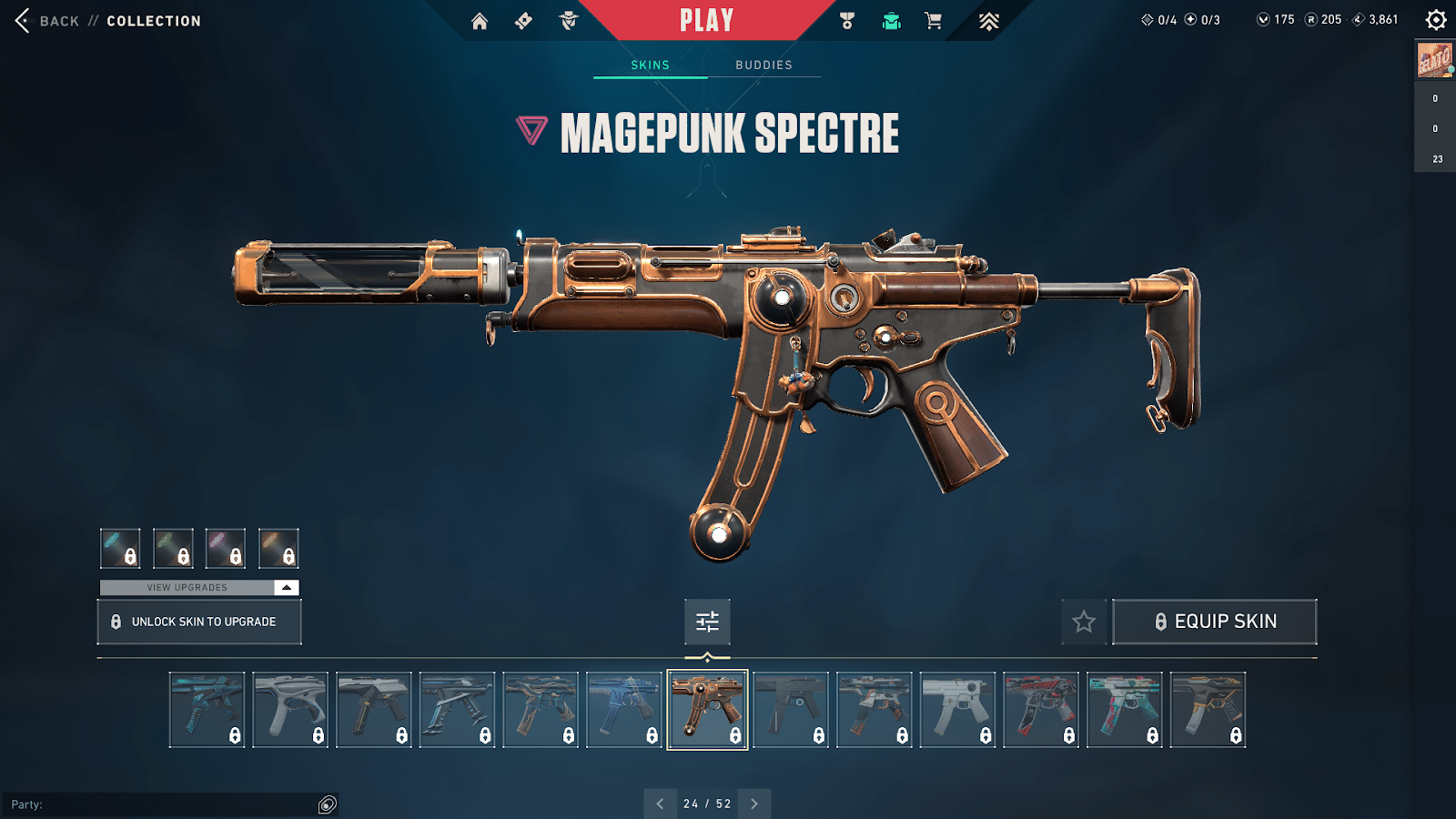1456x819 pixels.
Task: Click the highlighted Collection backpack icon
Action: [x=891, y=20]
